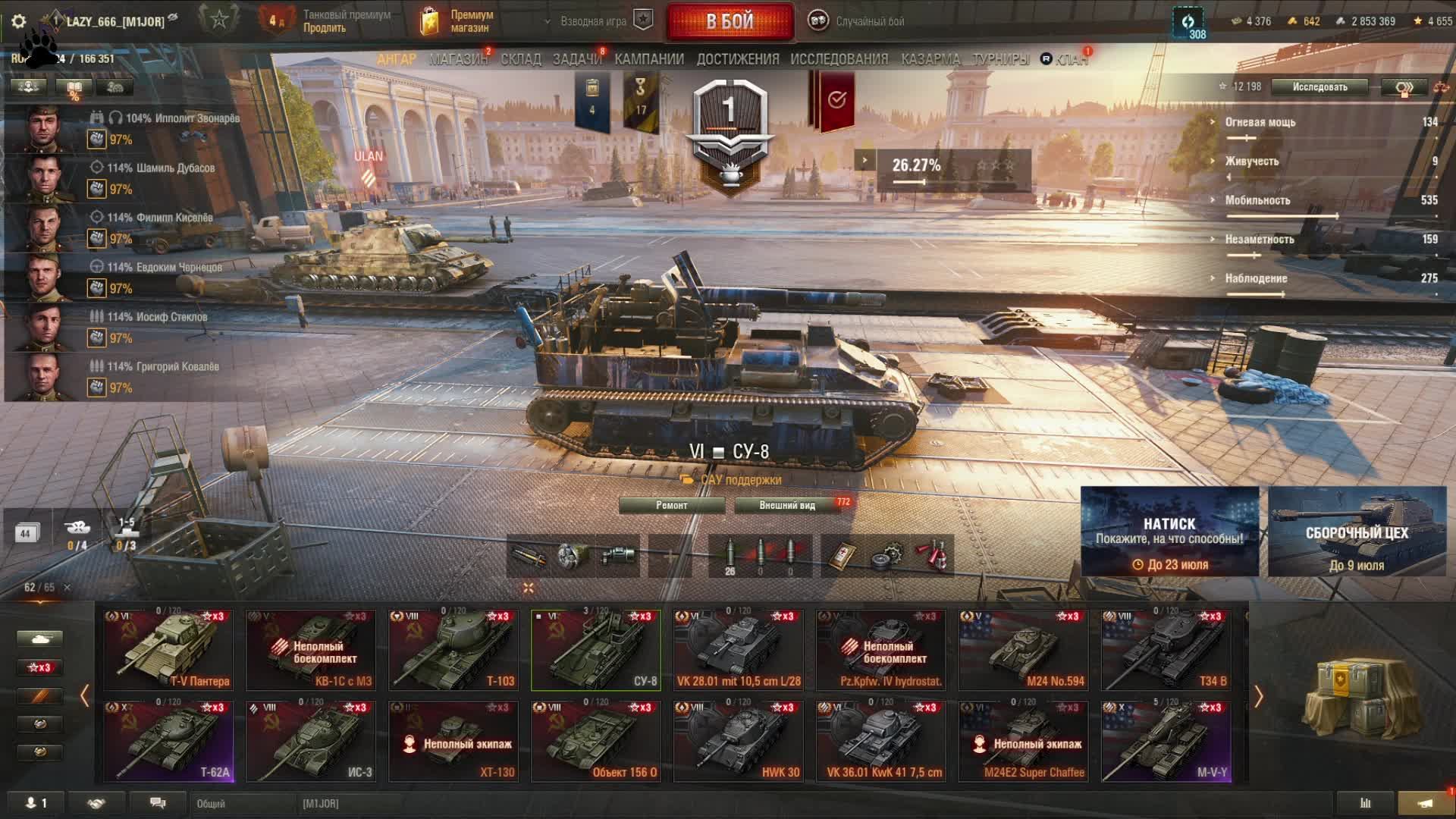
Task: Select the T34 B tank tile
Action: (1166, 650)
